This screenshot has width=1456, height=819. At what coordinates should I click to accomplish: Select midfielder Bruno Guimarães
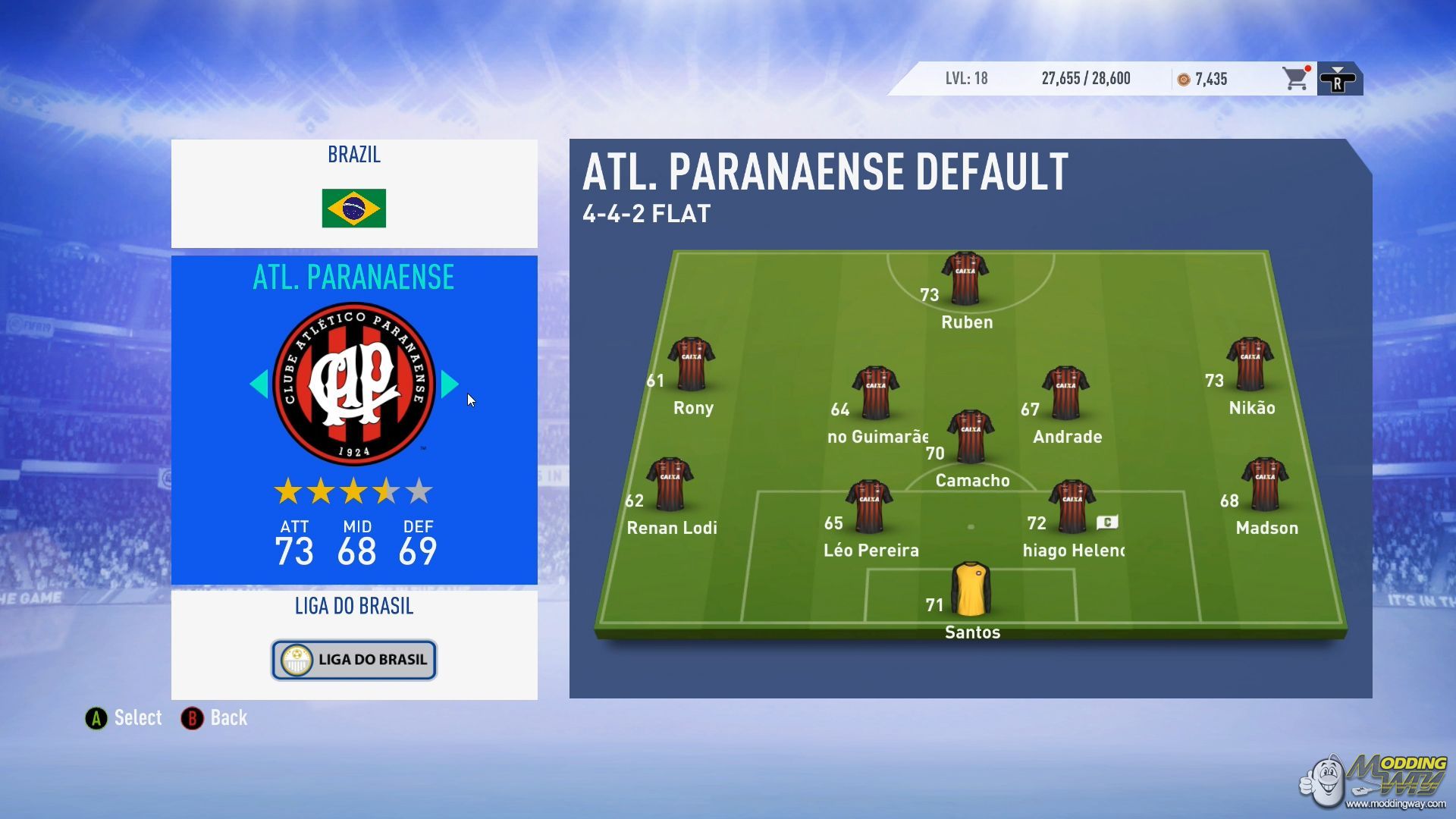tap(876, 393)
